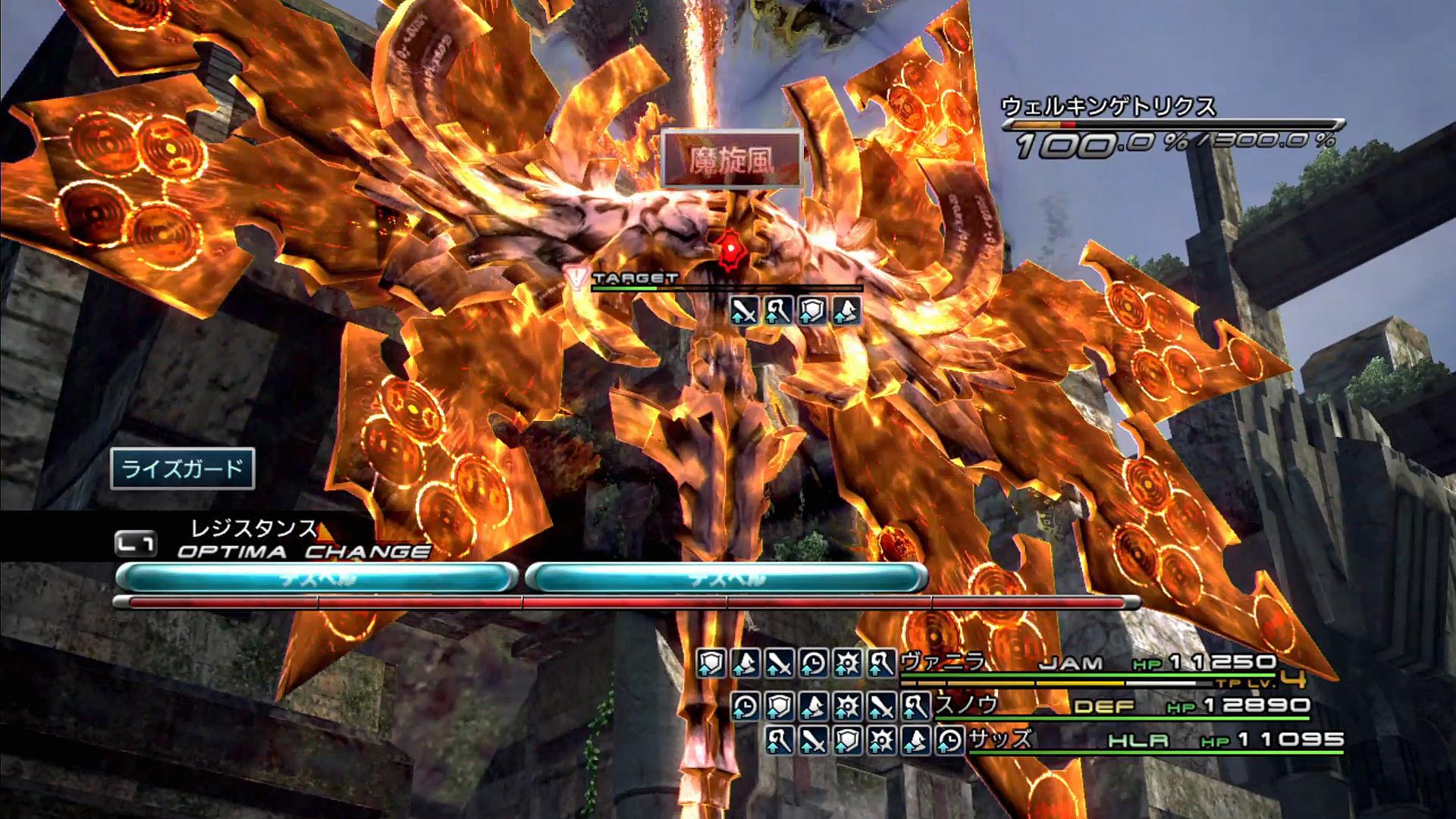Click Snow's clock Haste buff icon

click(745, 707)
